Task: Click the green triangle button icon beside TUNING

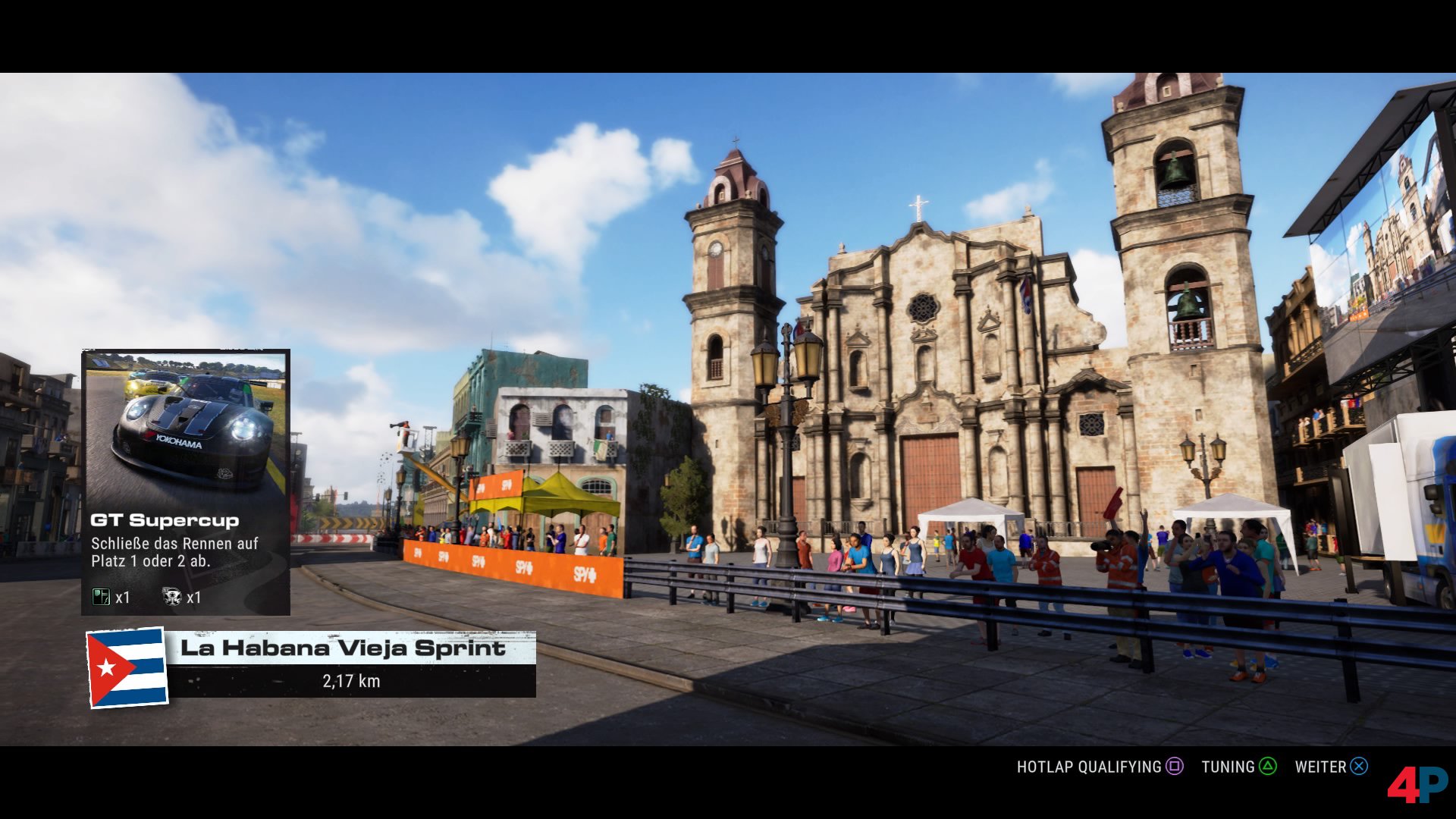Action: 1268,767
